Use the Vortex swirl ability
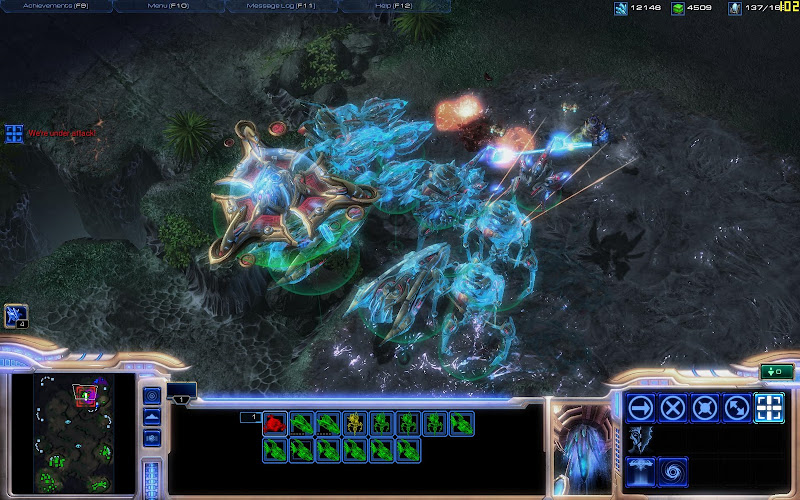The height and width of the screenshot is (500, 800). (x=673, y=469)
